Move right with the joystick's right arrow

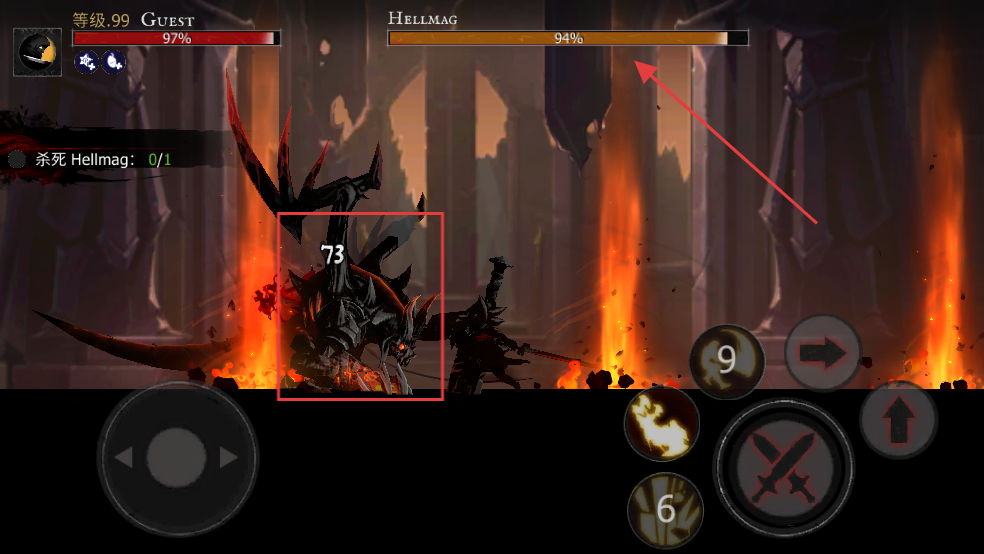(x=229, y=458)
